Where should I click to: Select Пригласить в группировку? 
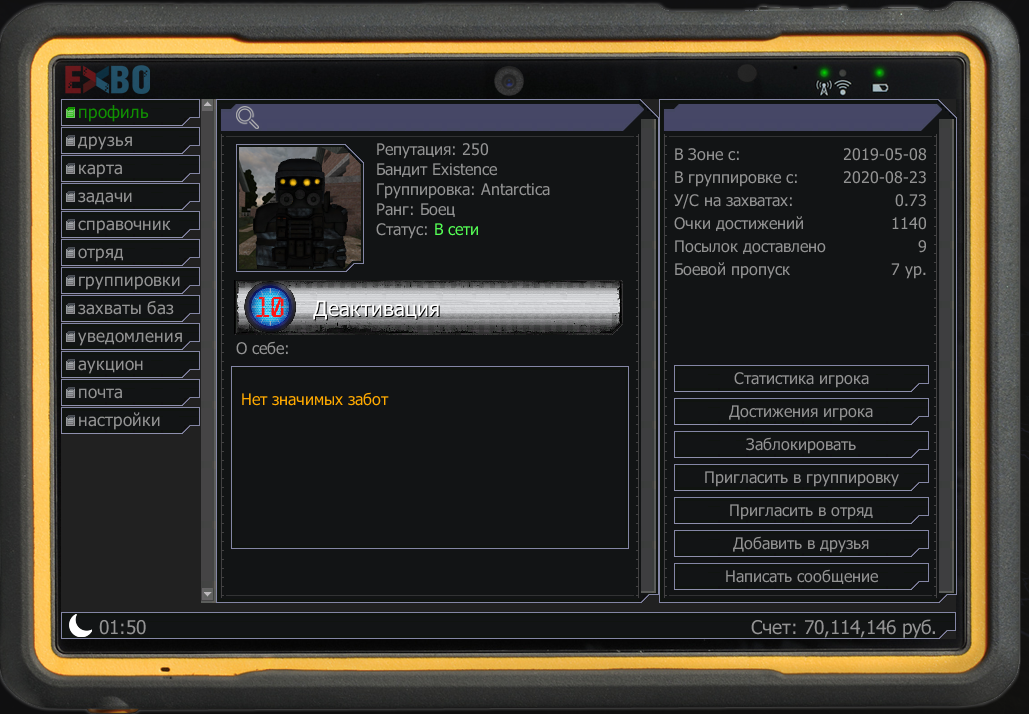click(x=801, y=478)
